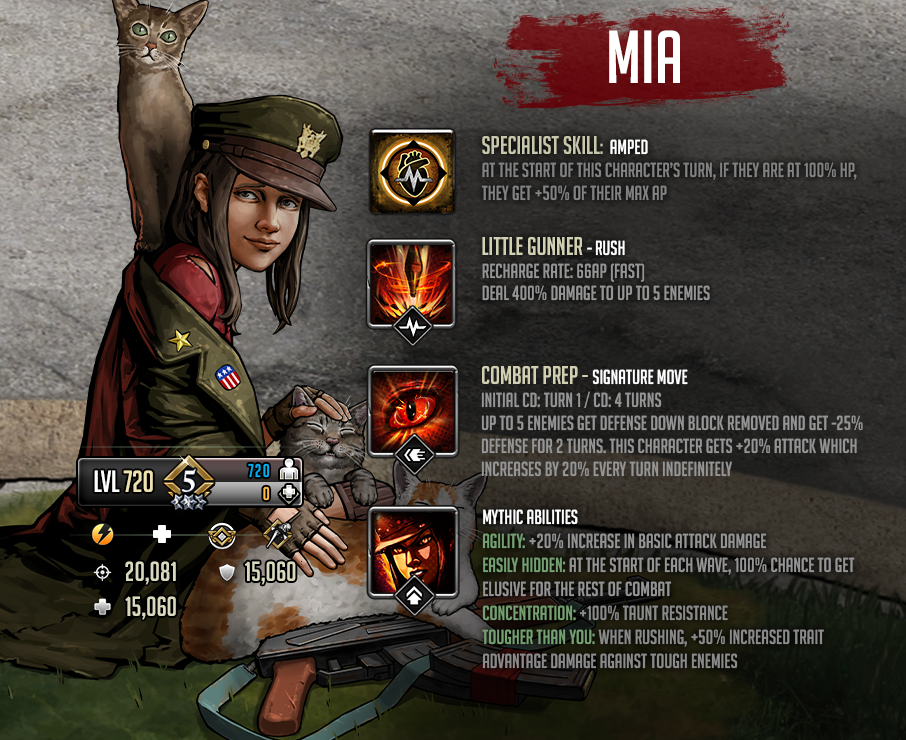Choose the gold-framed weapon icon
The height and width of the screenshot is (740, 906).
[278, 535]
